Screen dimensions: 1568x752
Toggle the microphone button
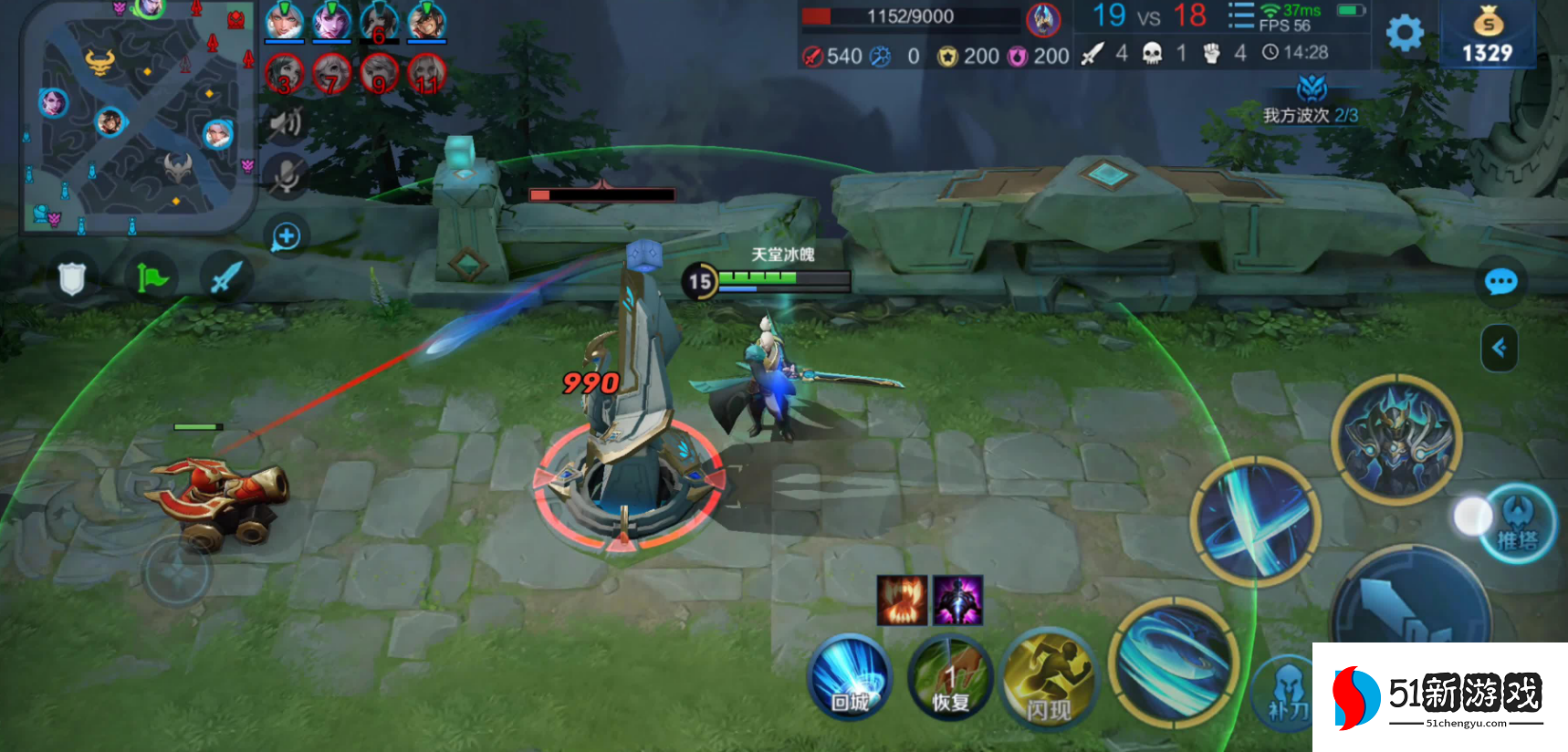pos(286,175)
